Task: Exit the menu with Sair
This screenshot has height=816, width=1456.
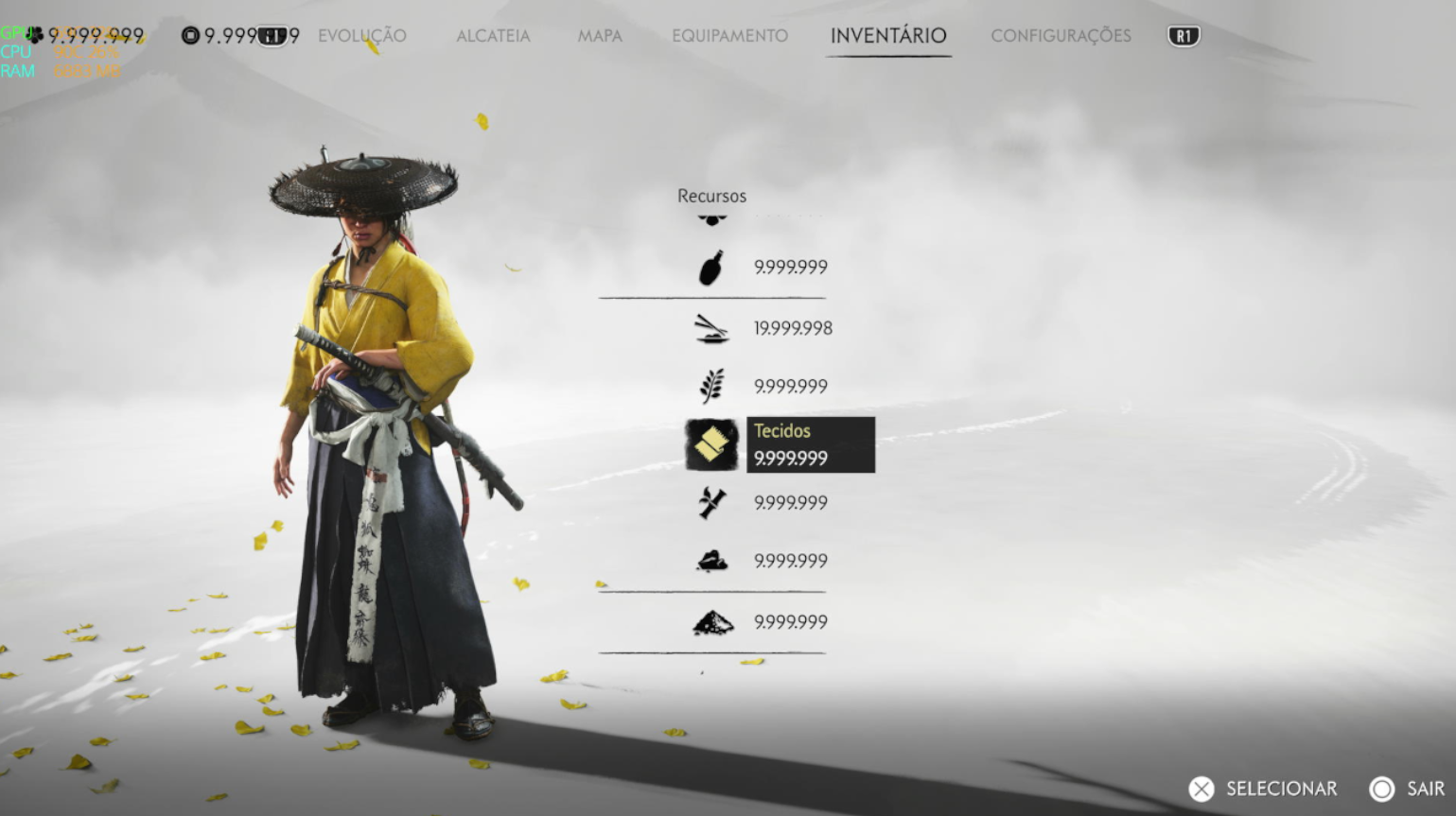Action: 1407,789
